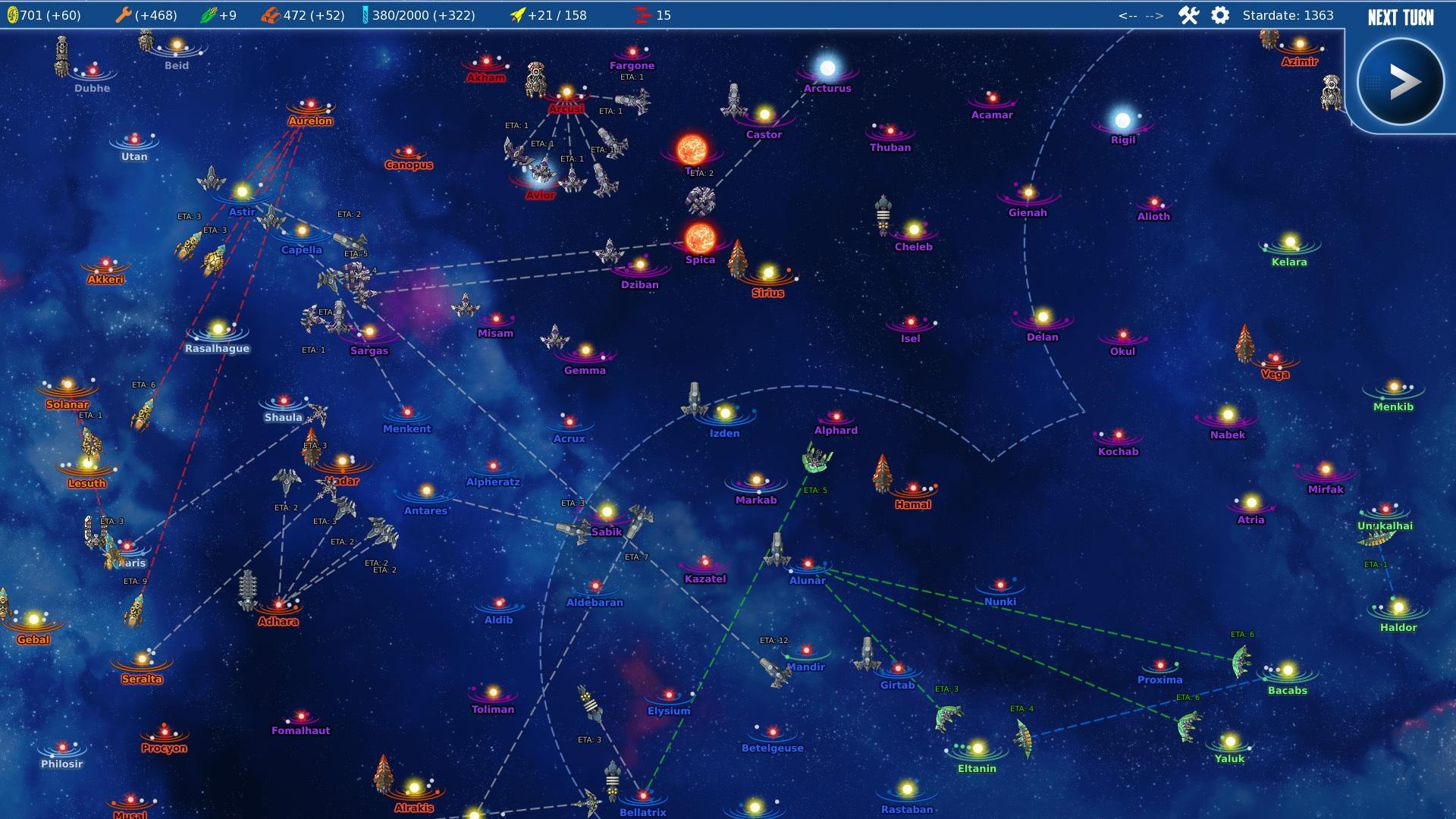Click the Unukalhai star label
Viewport: 1456px width, 819px height.
click(1386, 525)
